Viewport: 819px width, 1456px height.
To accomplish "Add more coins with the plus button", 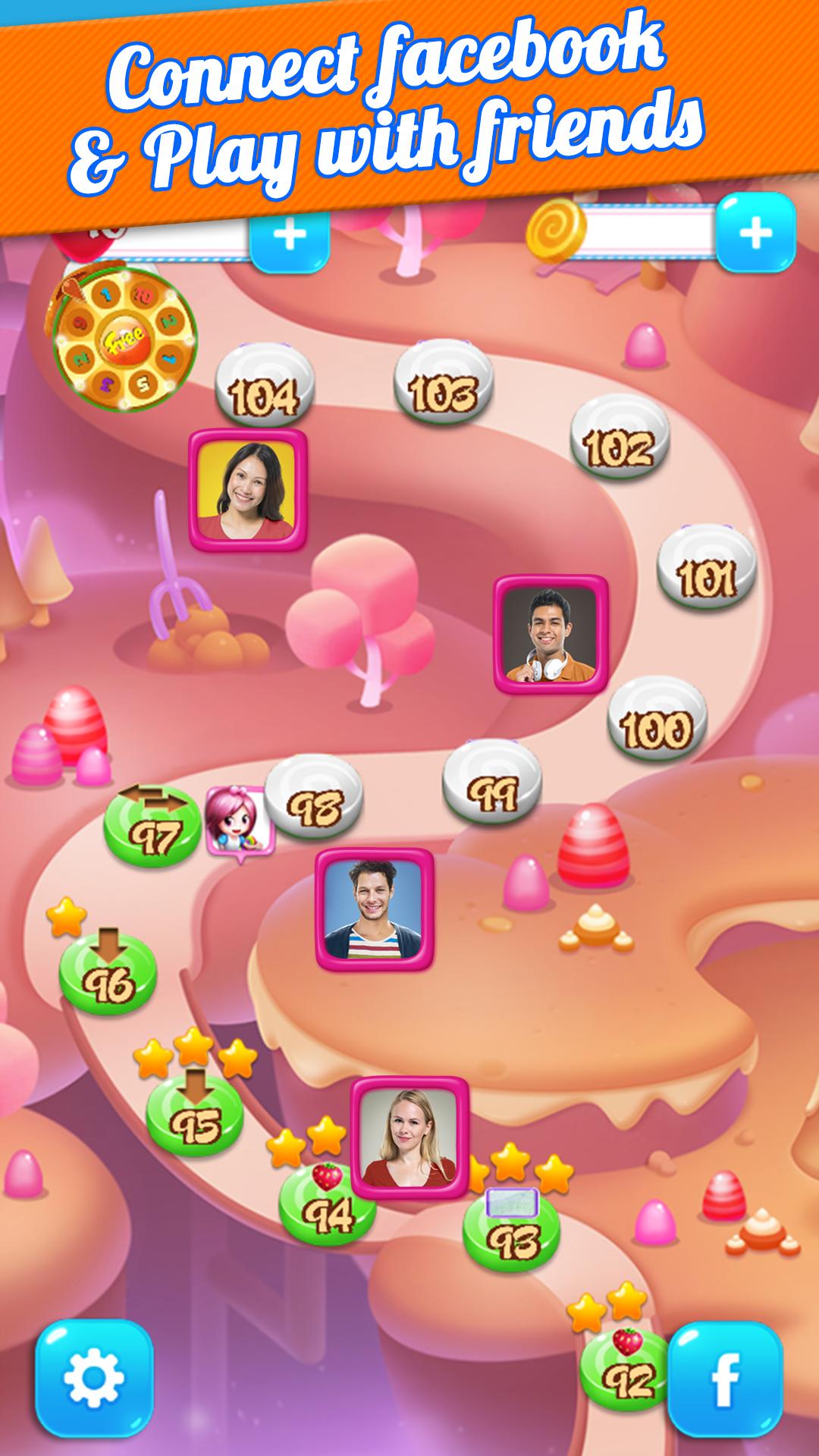I will [755, 234].
